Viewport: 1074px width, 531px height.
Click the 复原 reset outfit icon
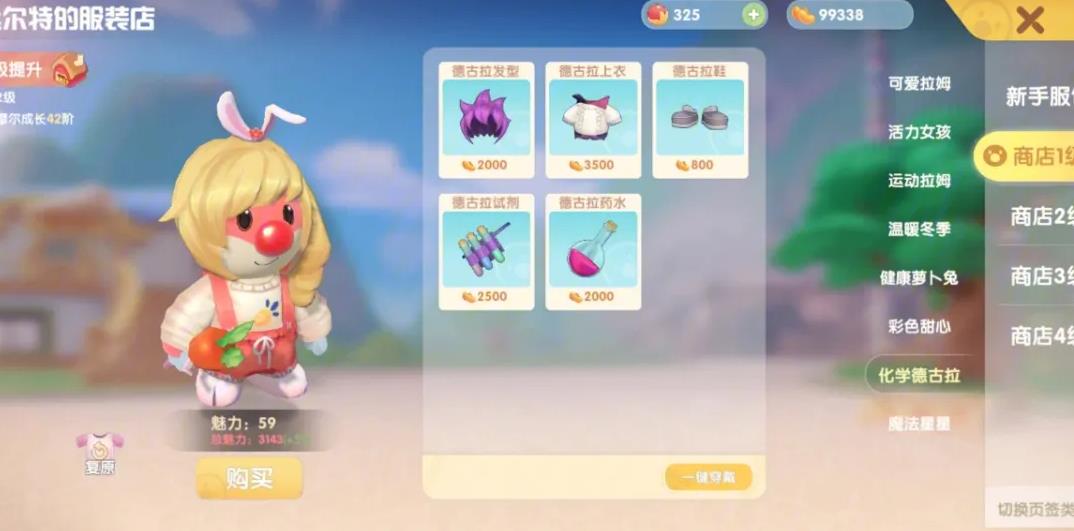(99, 451)
